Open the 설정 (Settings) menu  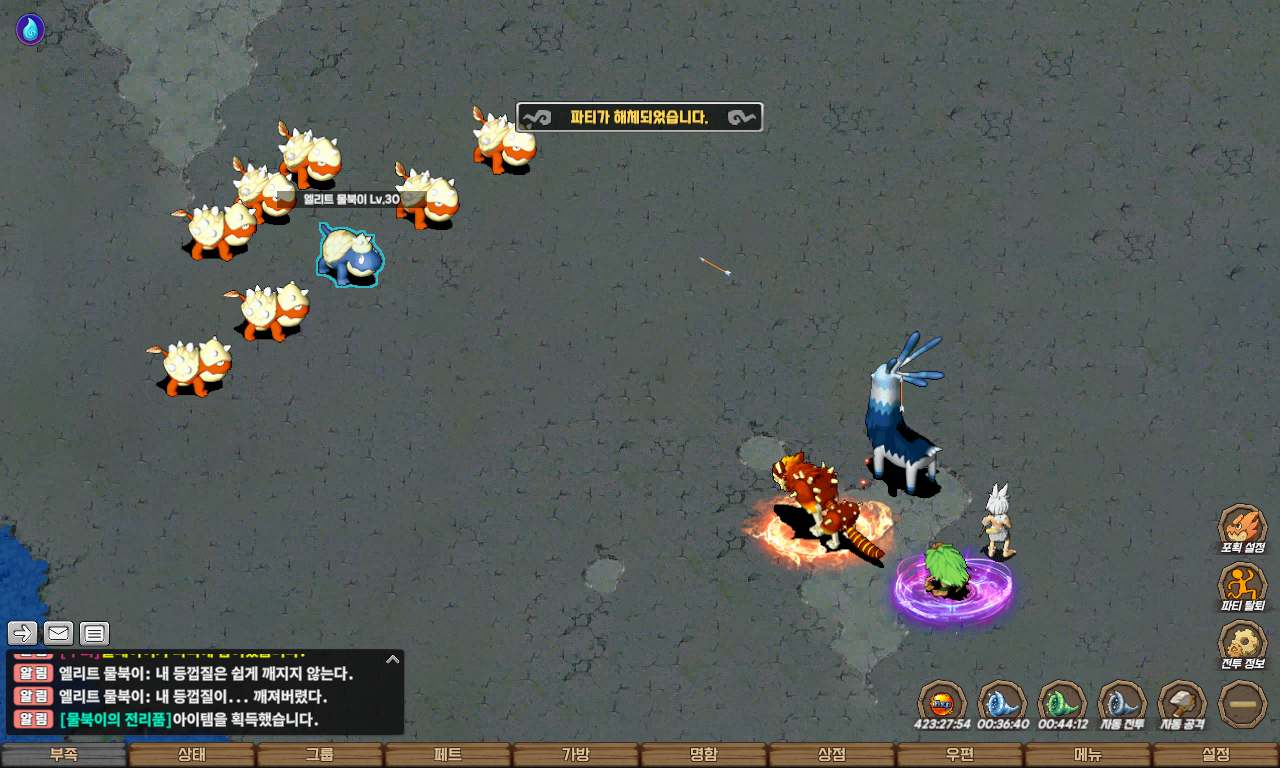click(1215, 755)
